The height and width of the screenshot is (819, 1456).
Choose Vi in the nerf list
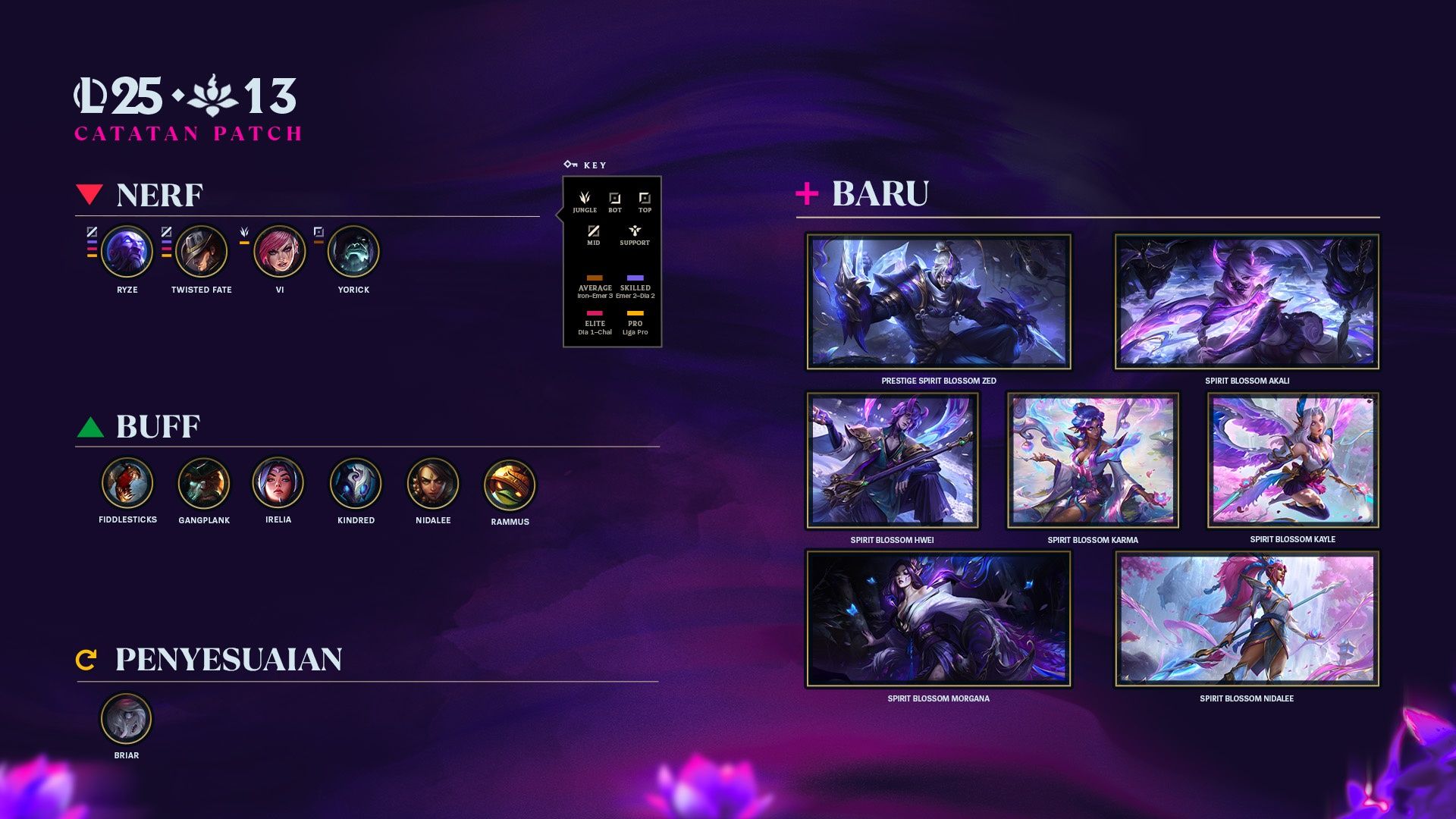[x=279, y=252]
